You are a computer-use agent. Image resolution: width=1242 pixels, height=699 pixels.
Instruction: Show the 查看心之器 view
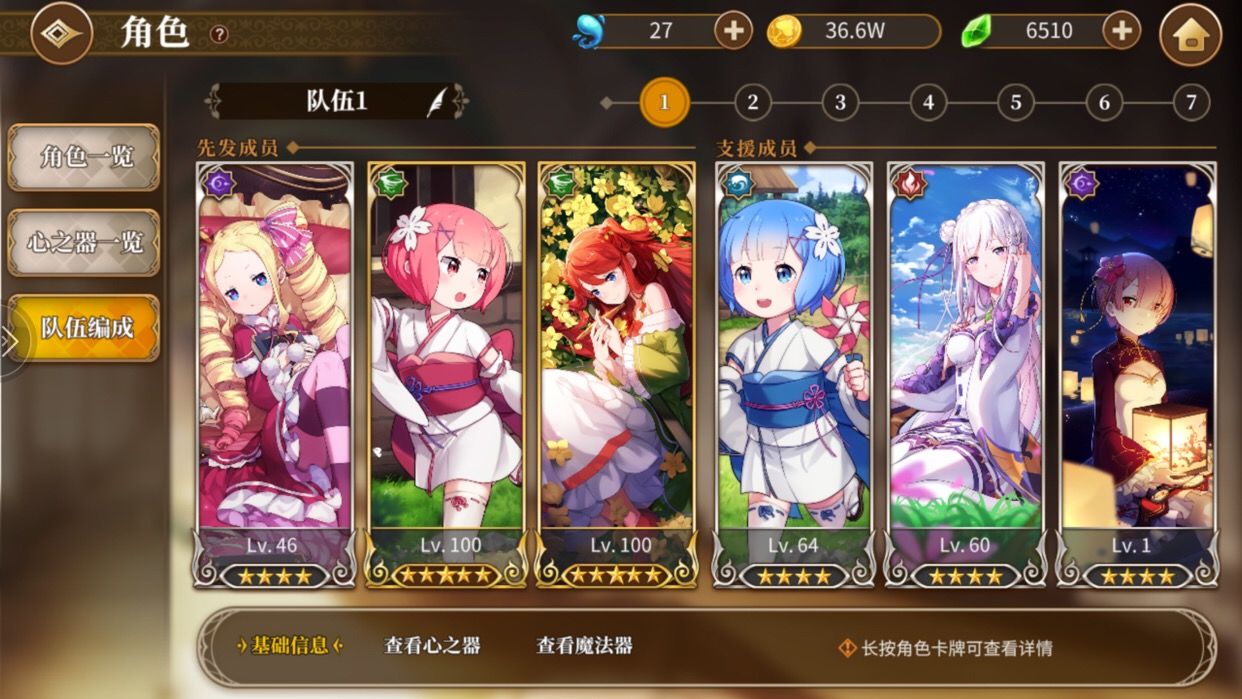[432, 646]
